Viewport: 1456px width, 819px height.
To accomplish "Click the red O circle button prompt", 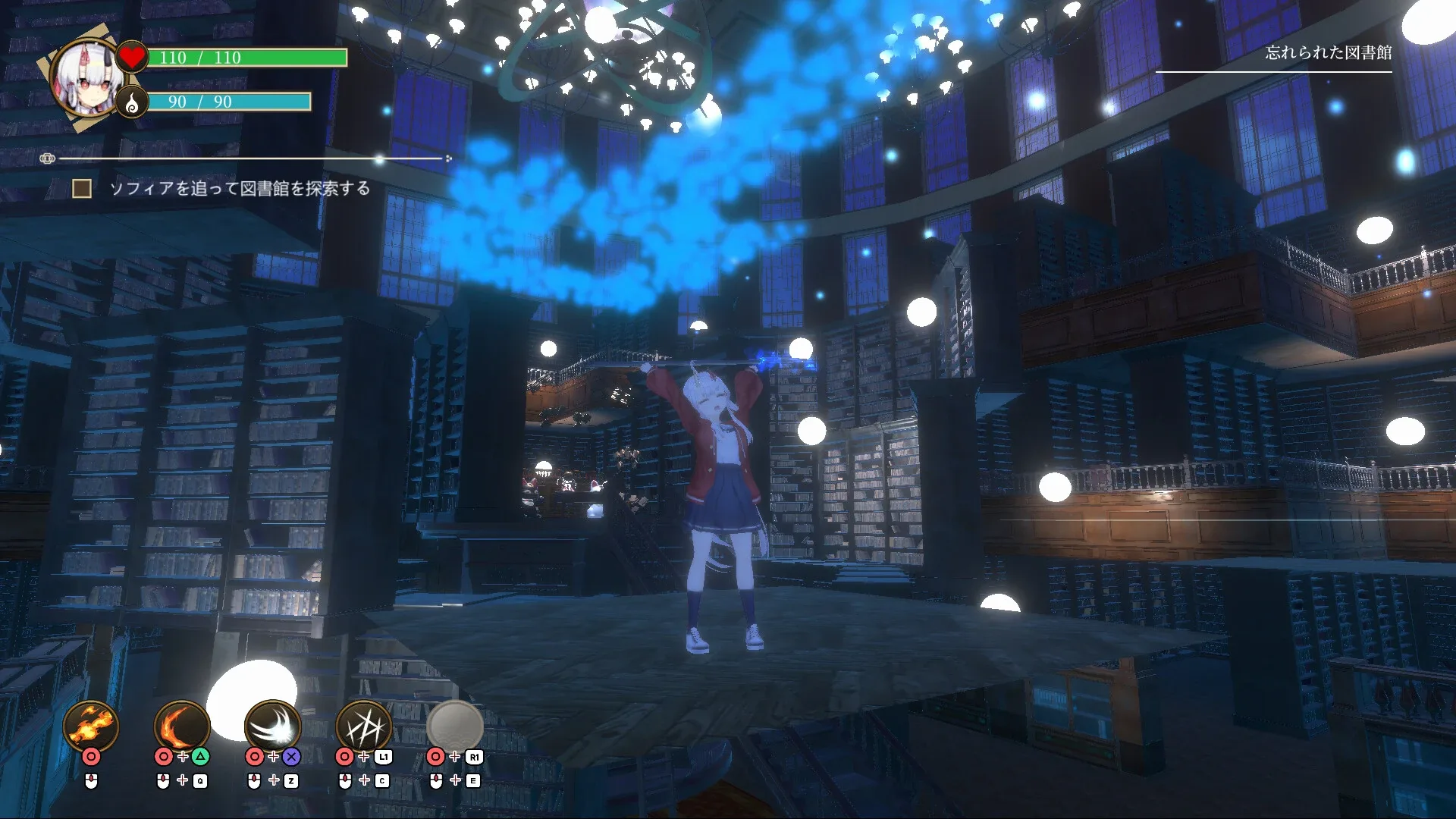I will point(91,756).
